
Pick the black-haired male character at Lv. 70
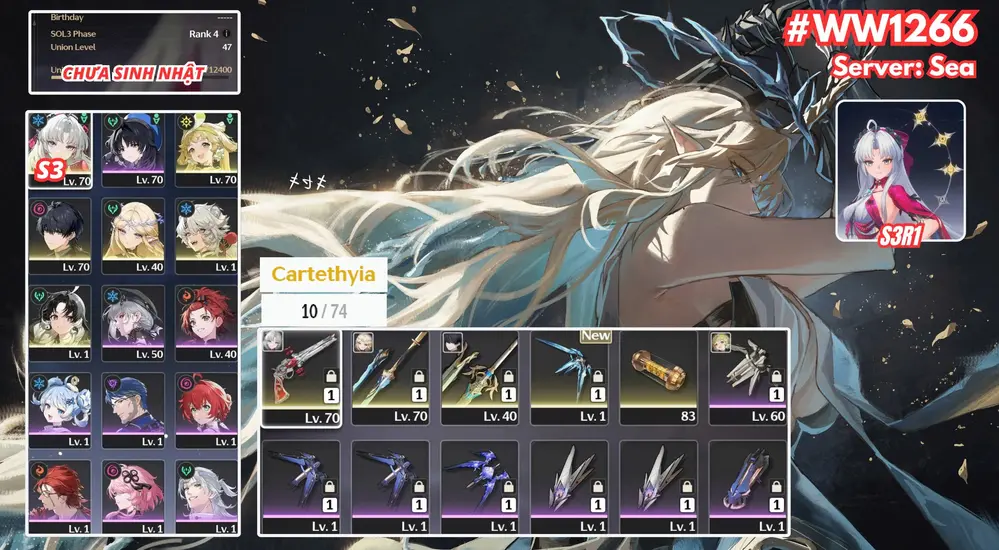pyautogui.click(x=60, y=236)
